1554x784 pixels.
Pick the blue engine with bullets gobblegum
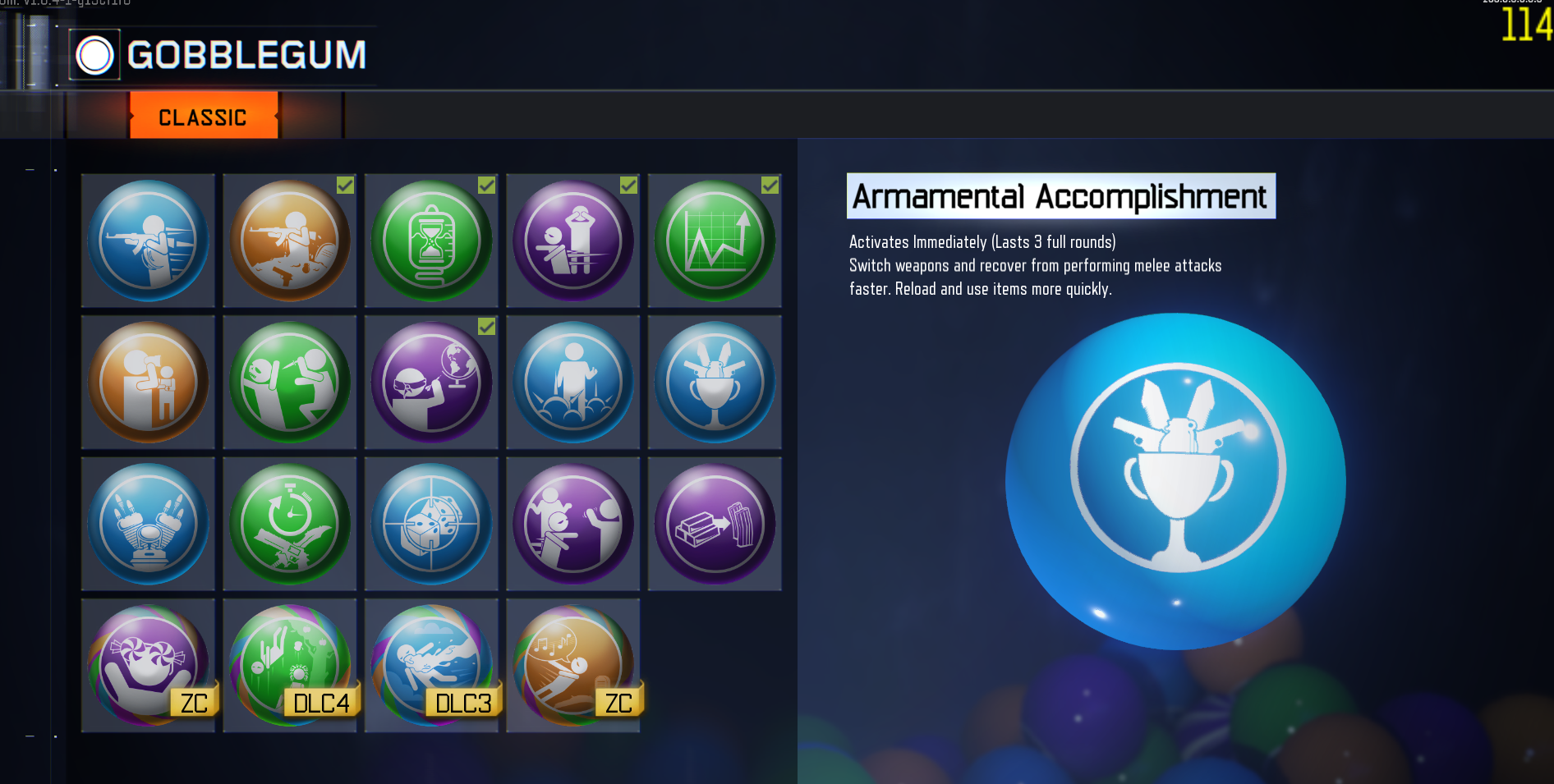pyautogui.click(x=148, y=524)
